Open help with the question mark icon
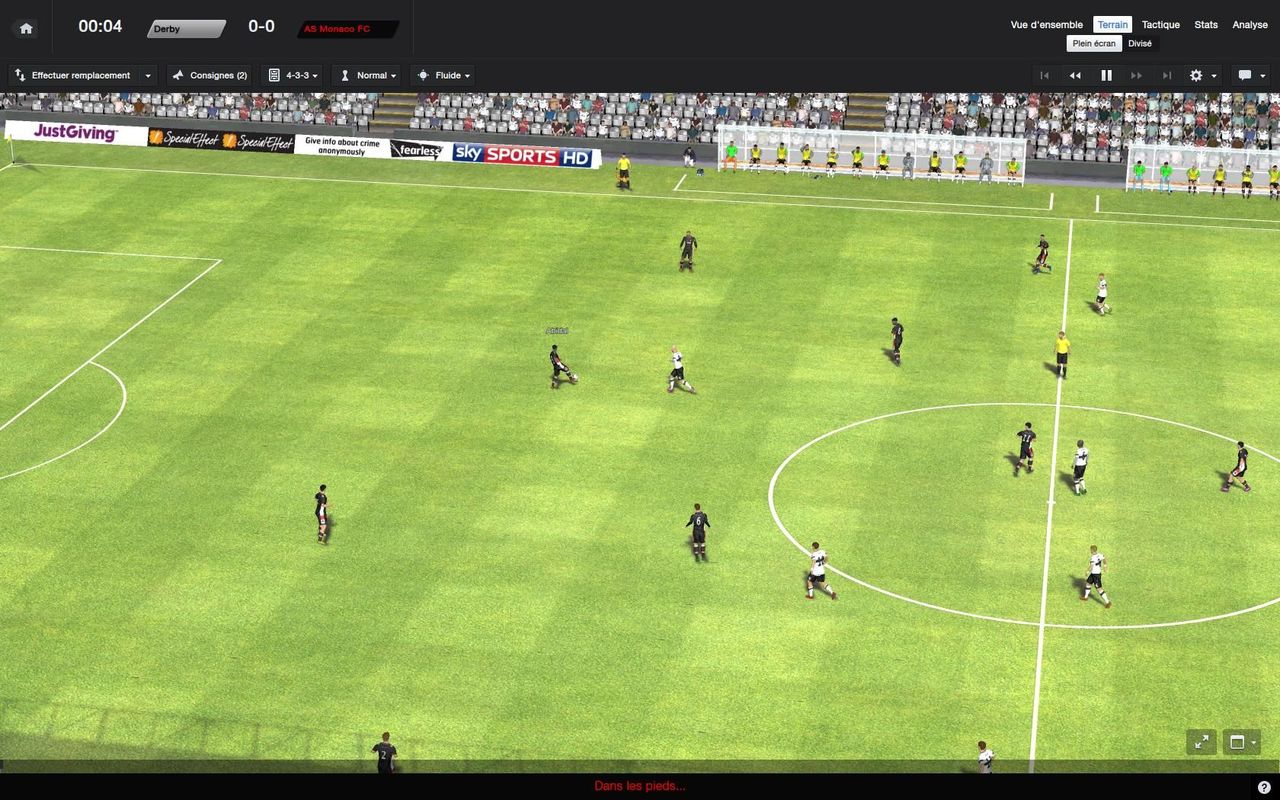The height and width of the screenshot is (800, 1280). pos(1265,787)
